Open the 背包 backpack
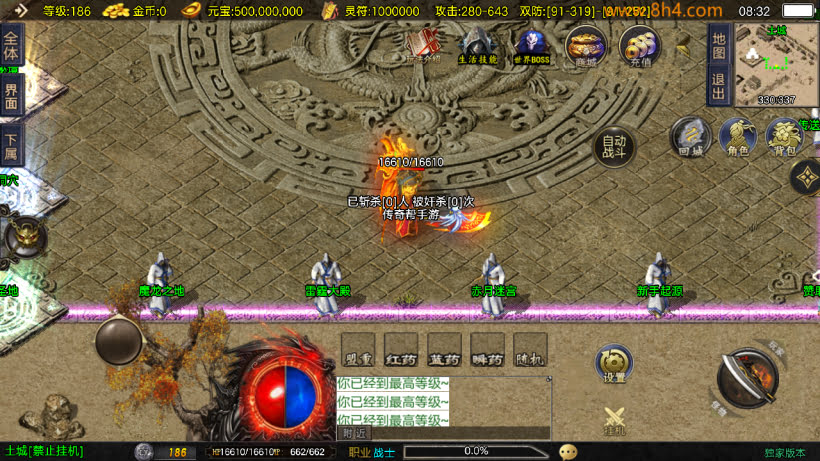 click(x=783, y=137)
